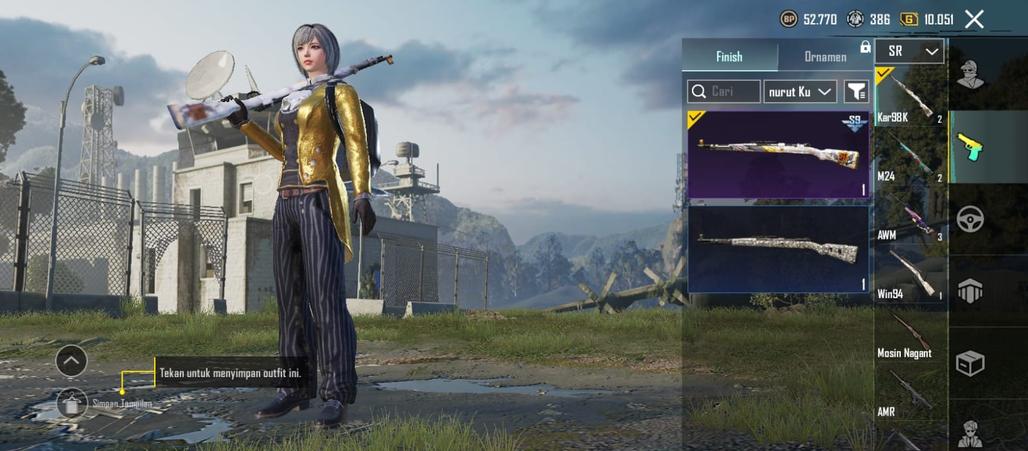Open the filter funnel button

(x=856, y=92)
